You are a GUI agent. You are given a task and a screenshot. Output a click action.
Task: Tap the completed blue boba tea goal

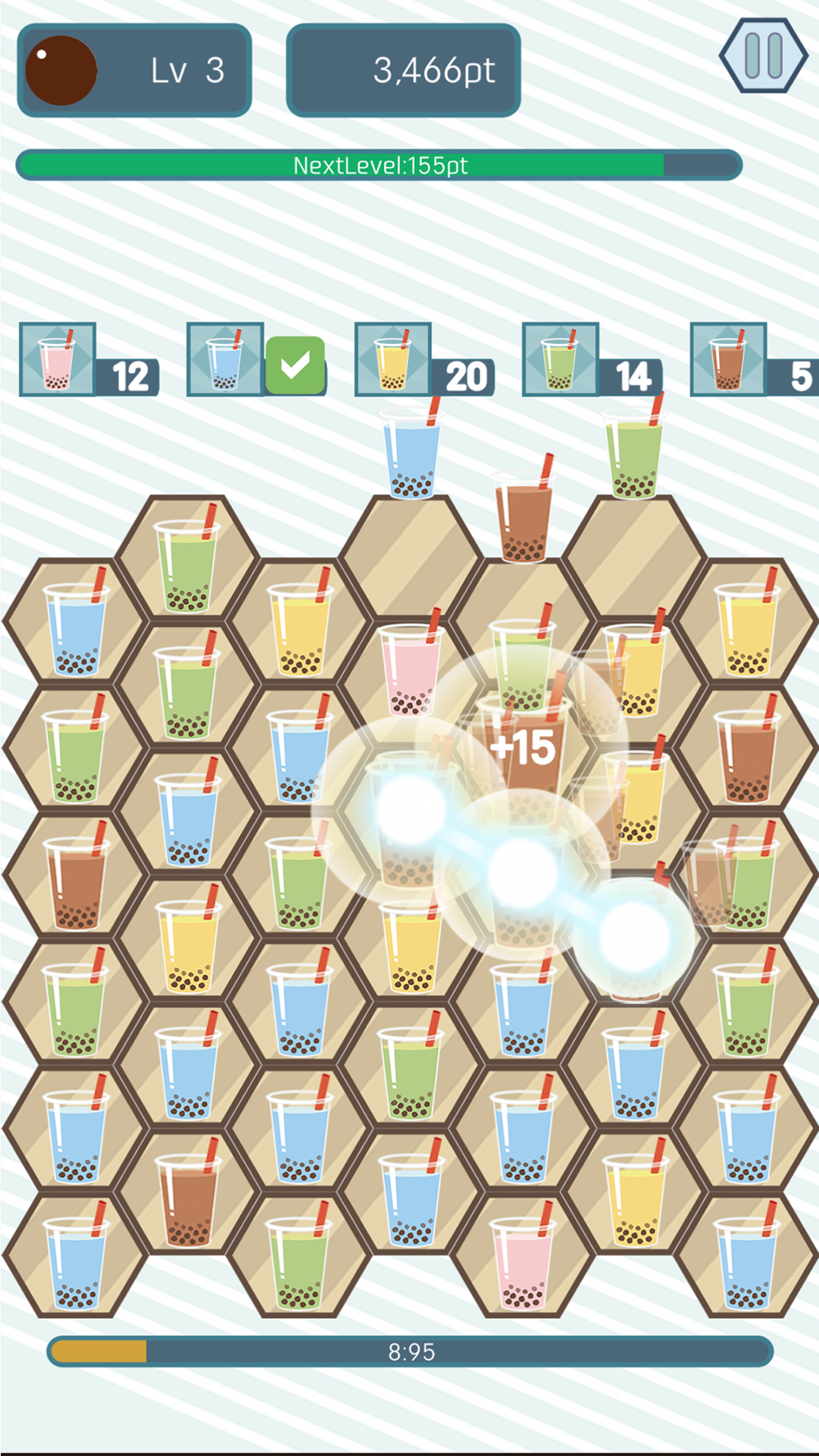coord(226,360)
